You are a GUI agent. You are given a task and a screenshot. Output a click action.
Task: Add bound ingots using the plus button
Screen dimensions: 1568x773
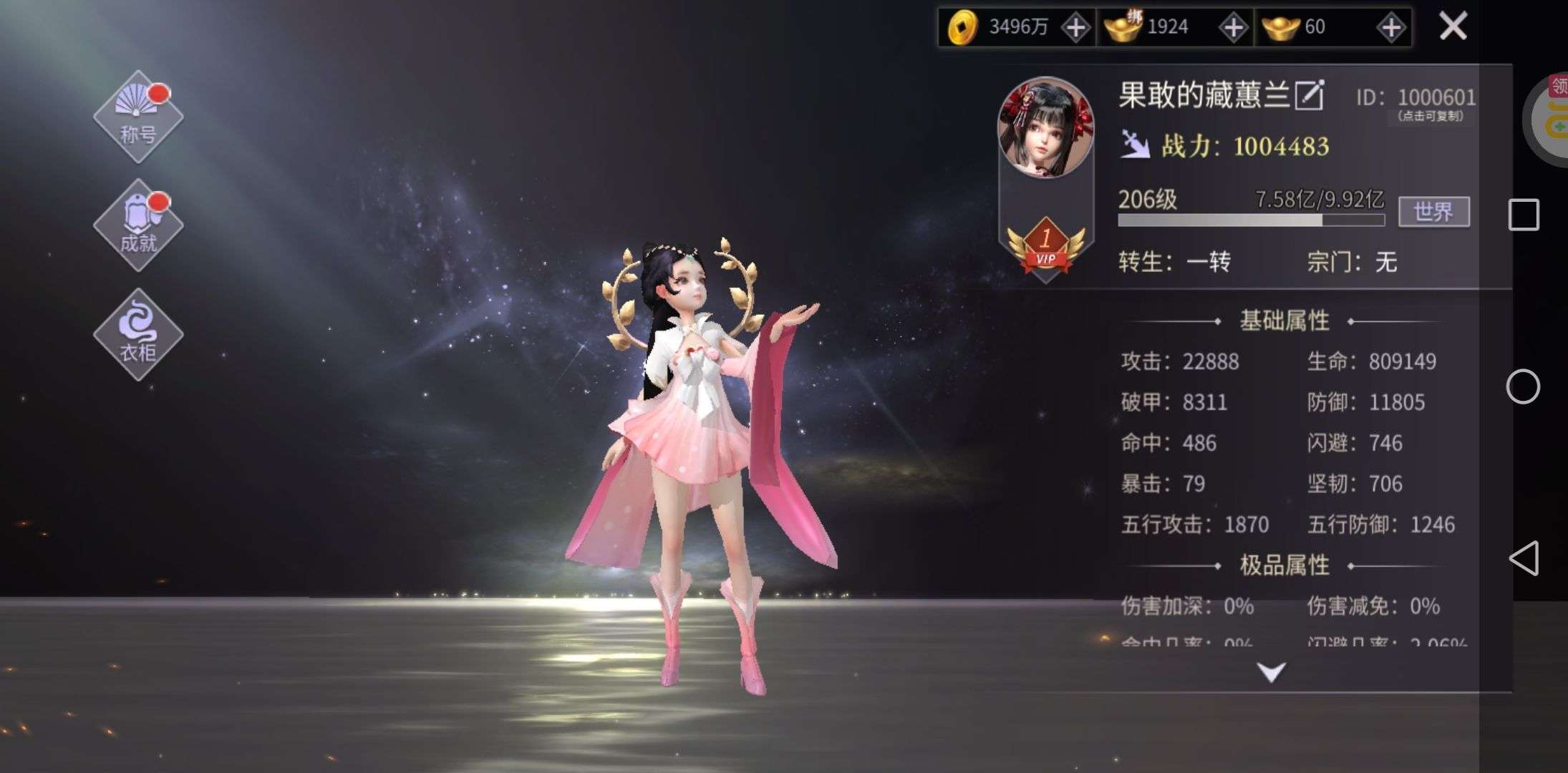[1233, 28]
